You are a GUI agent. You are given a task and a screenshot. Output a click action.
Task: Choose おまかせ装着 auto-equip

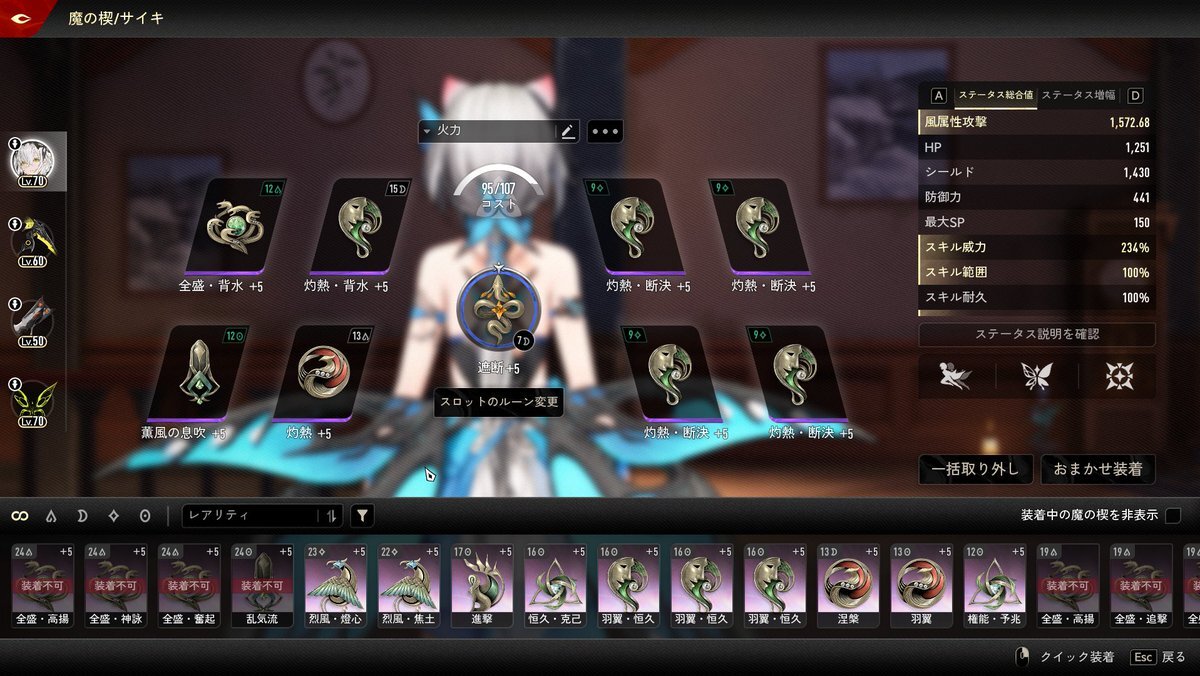1098,469
